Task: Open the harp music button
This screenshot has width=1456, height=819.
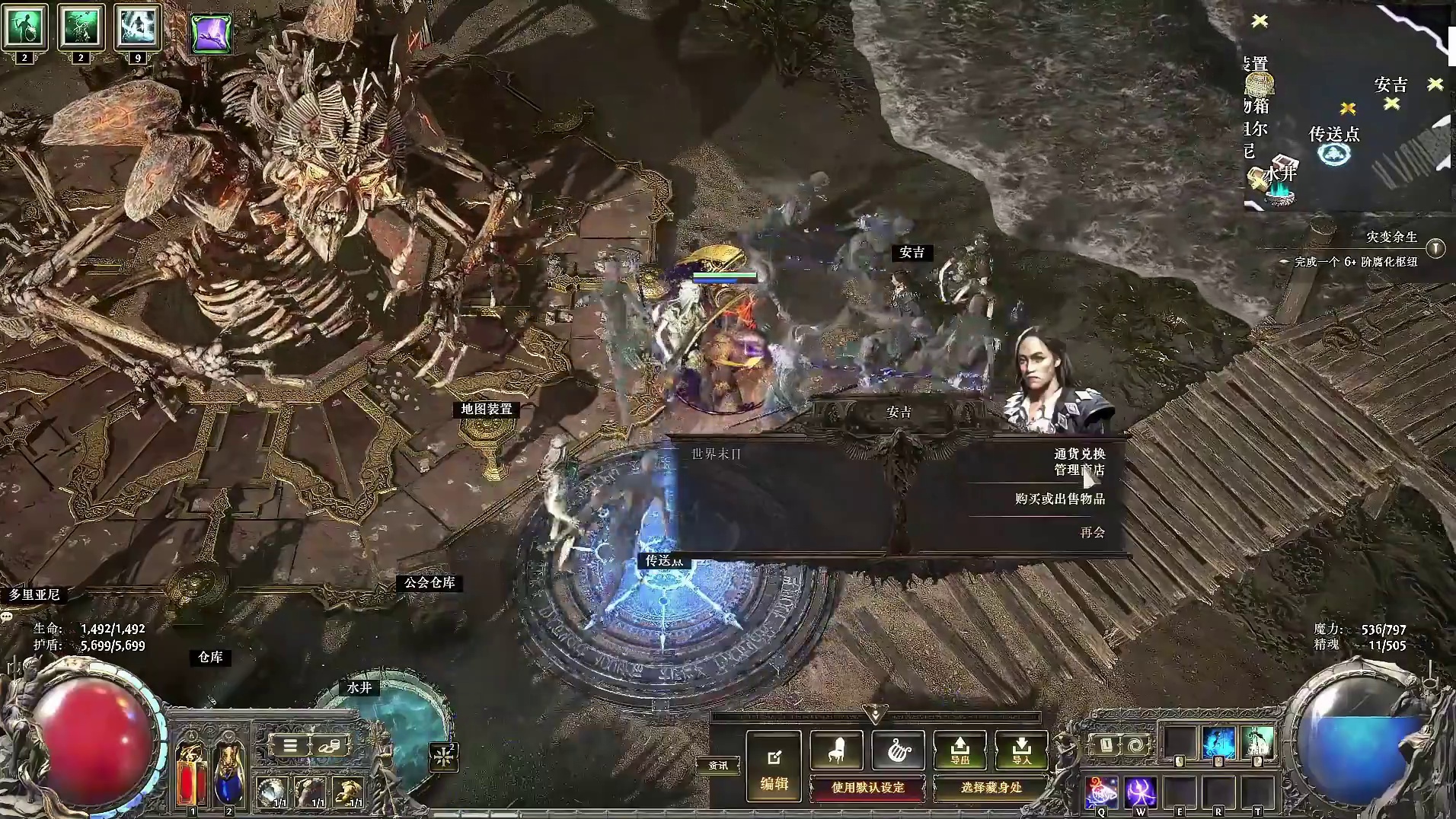Action: pos(898,750)
